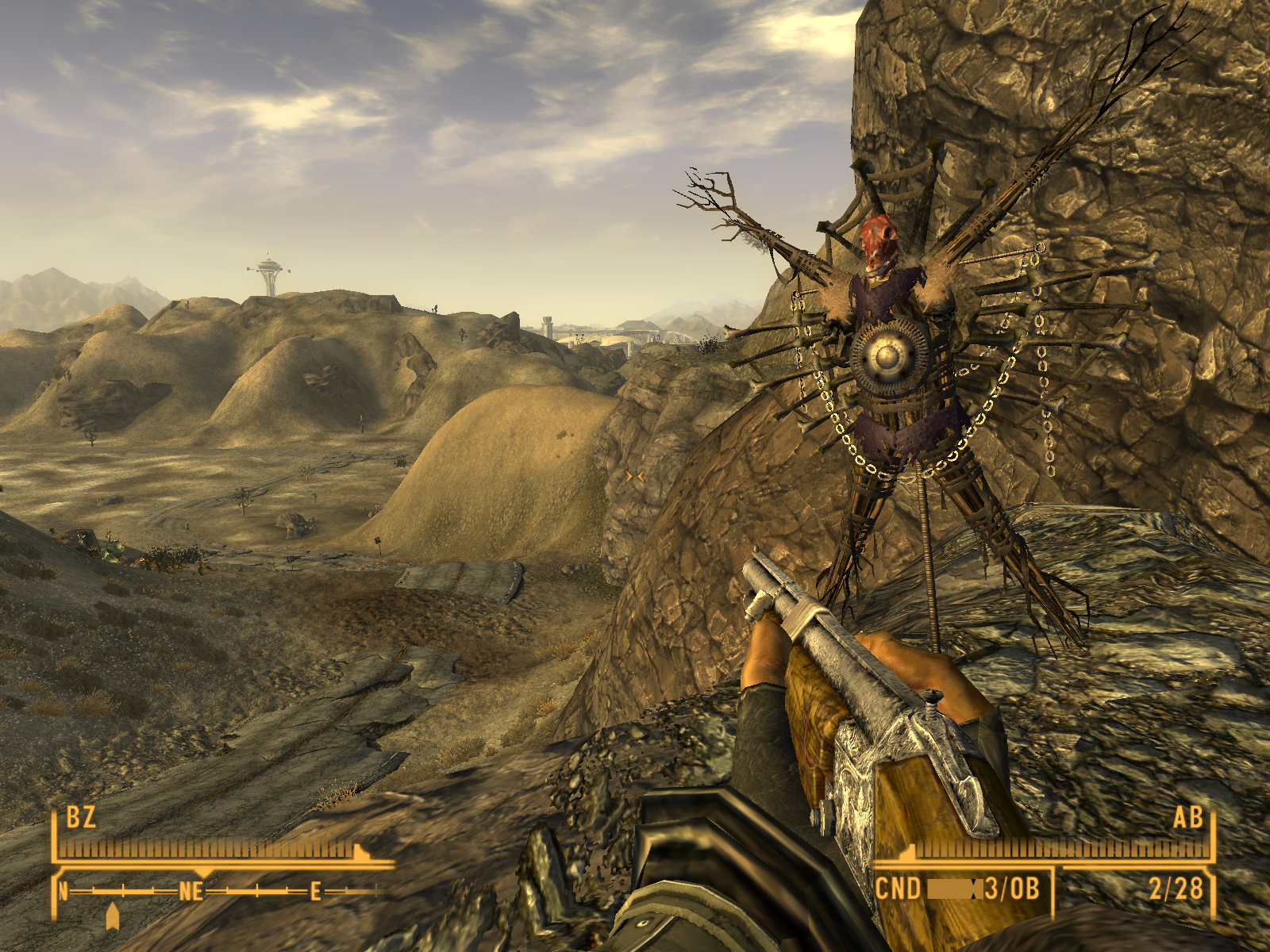Screen dimensions: 1270x952
Task: Select the quest marker arrow below the compass
Action: [x=113, y=916]
